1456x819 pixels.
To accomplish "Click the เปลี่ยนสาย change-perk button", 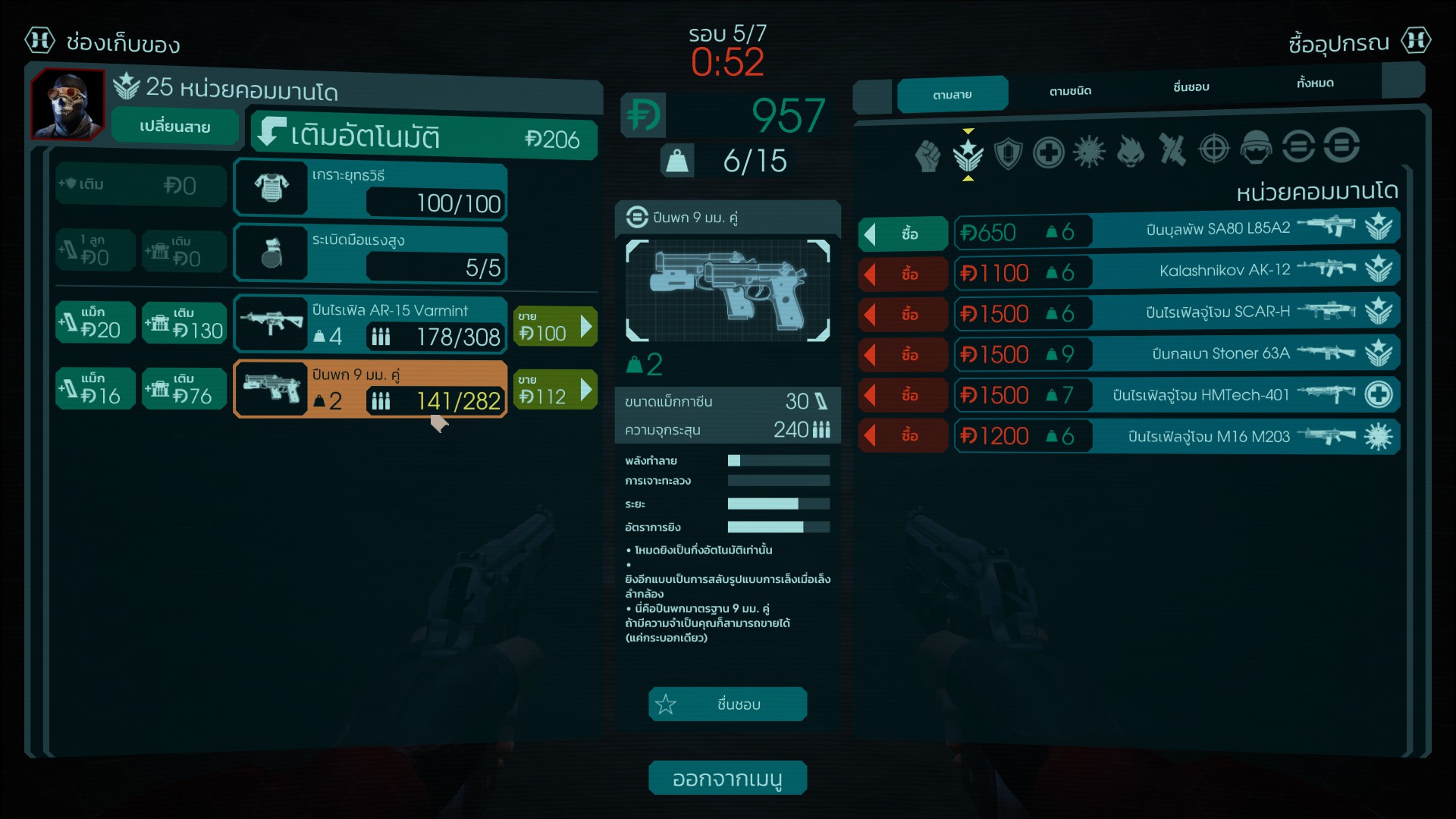I will coord(175,127).
